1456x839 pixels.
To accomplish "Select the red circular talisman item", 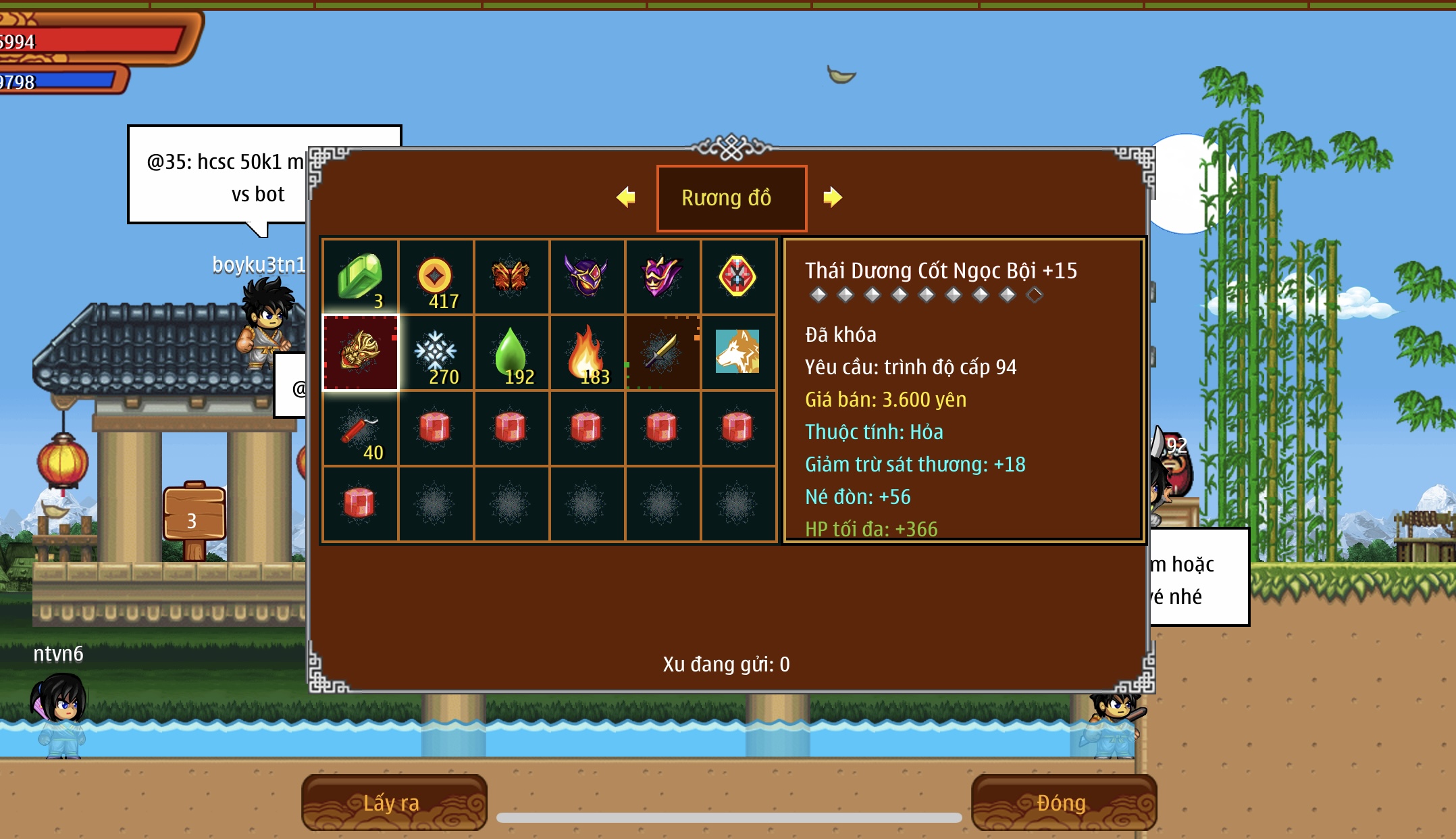I will pyautogui.click(x=737, y=277).
